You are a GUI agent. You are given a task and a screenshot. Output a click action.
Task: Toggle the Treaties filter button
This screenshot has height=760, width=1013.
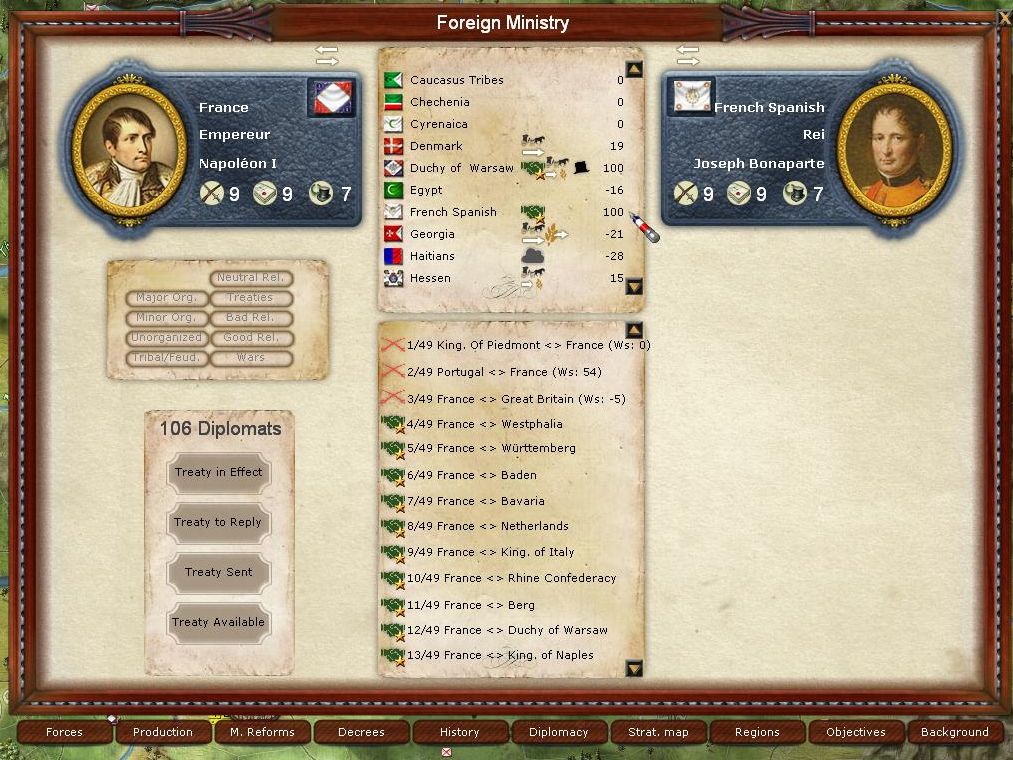pos(250,298)
